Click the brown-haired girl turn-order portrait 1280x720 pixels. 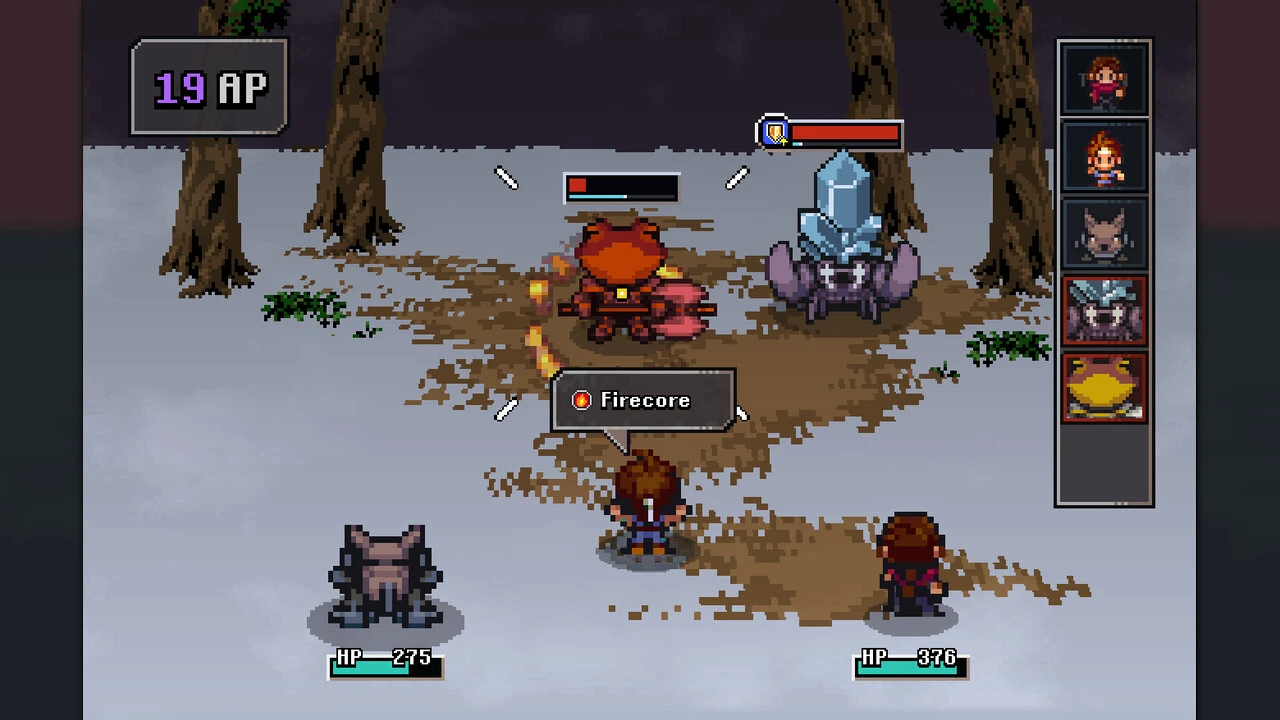click(1104, 79)
